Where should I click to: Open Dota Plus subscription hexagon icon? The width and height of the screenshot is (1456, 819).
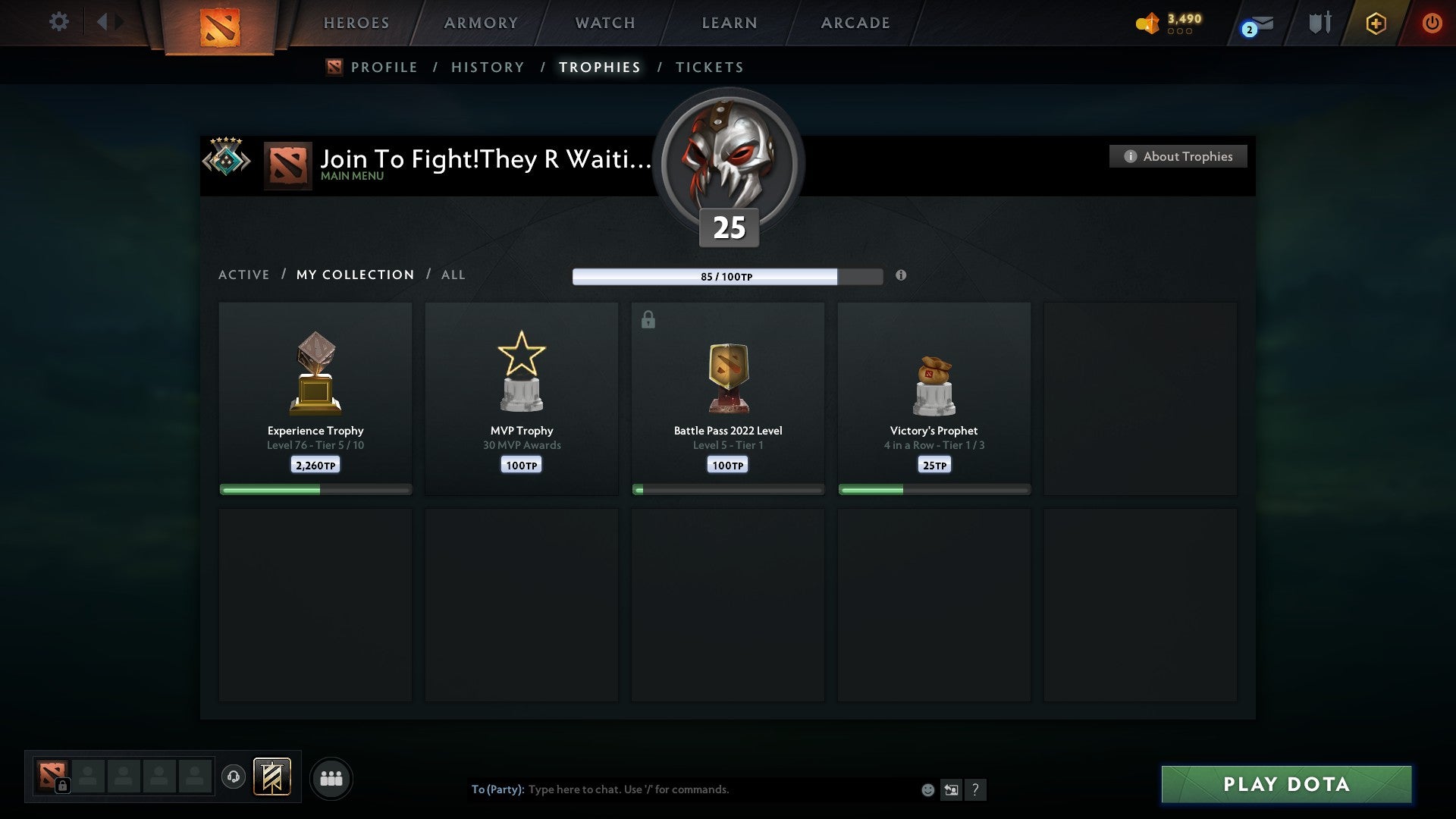[1376, 23]
